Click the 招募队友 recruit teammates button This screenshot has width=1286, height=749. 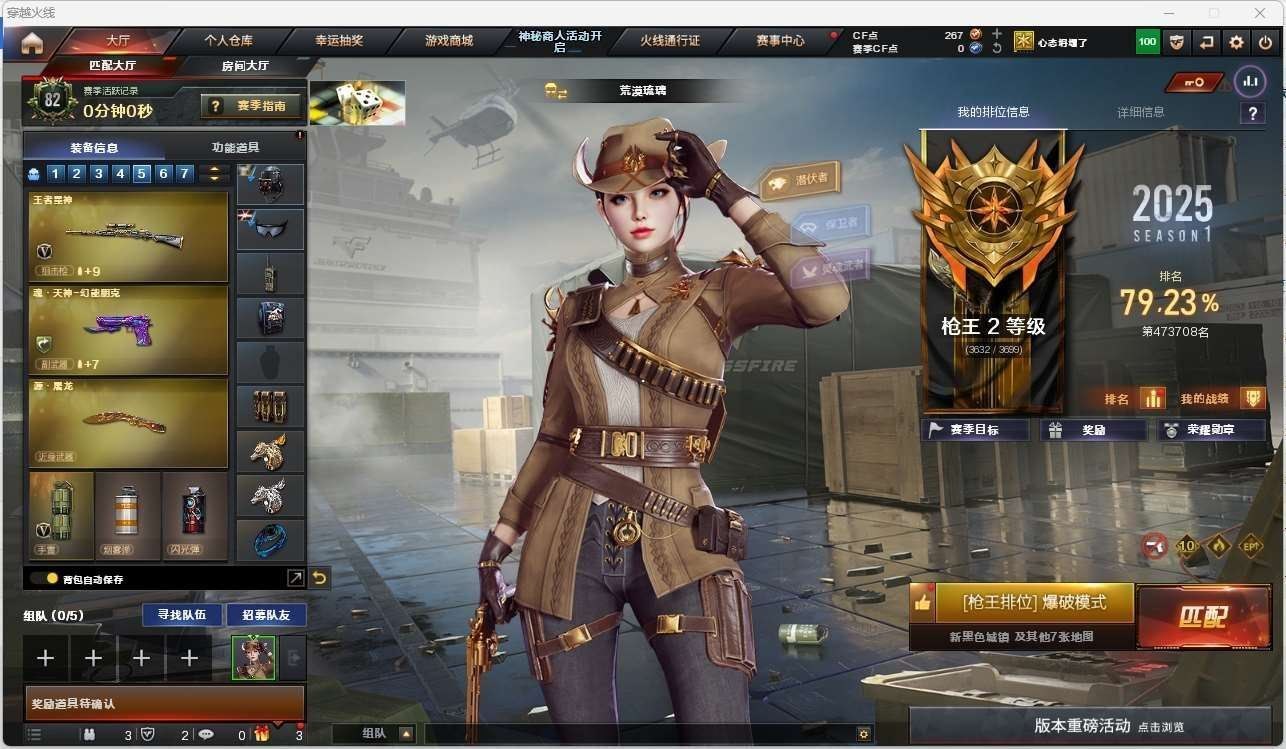click(266, 614)
